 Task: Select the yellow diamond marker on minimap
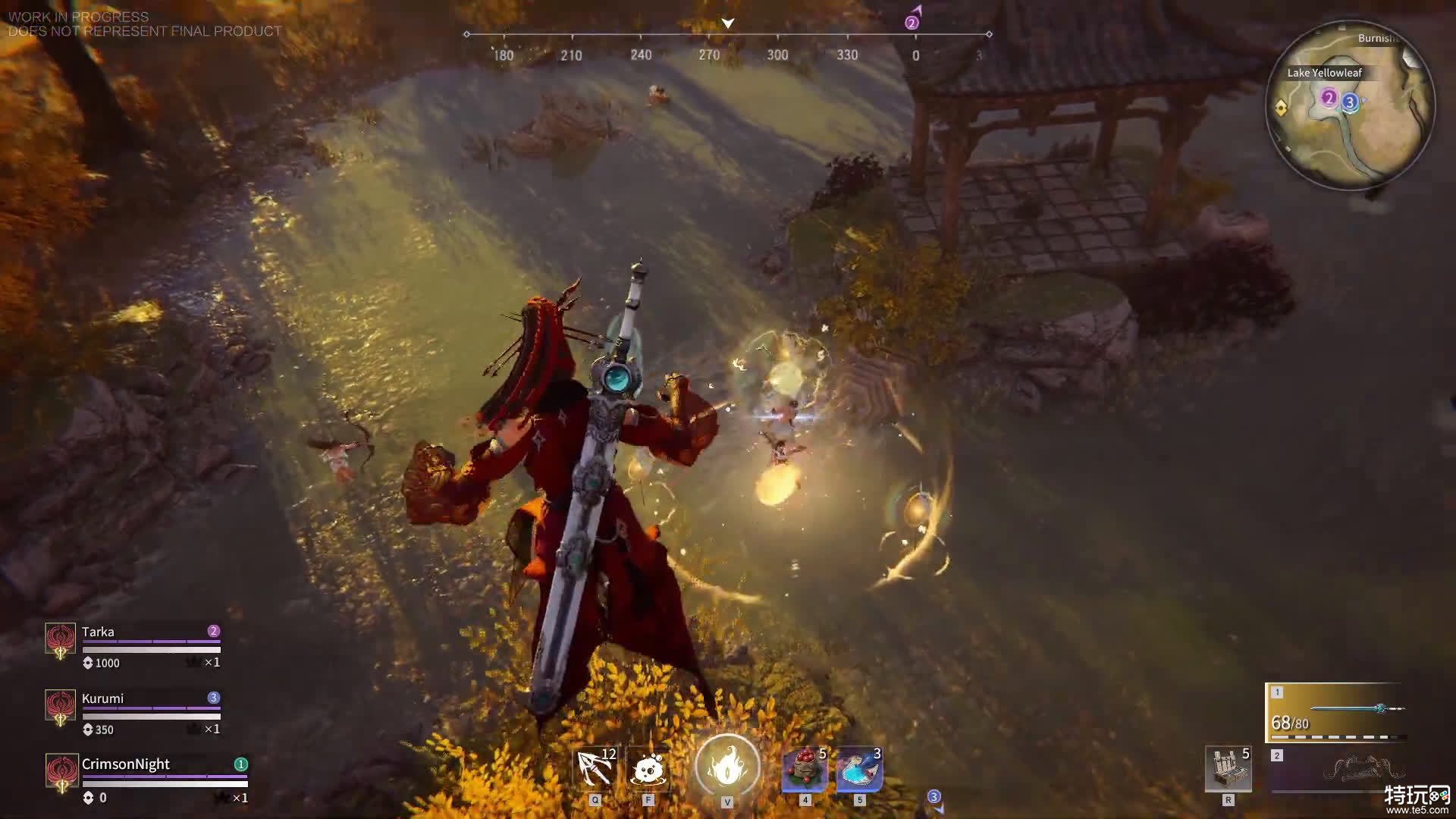click(1282, 108)
